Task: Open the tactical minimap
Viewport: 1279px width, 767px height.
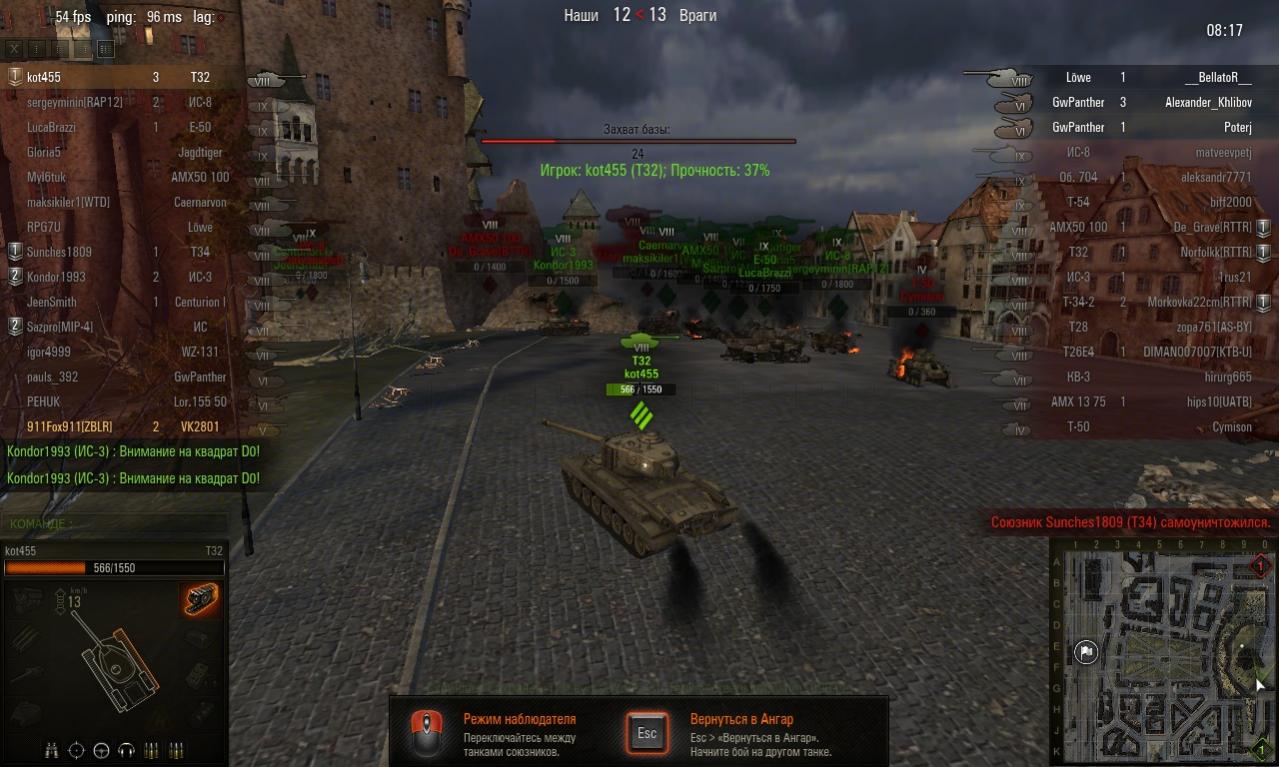Action: 1162,652
